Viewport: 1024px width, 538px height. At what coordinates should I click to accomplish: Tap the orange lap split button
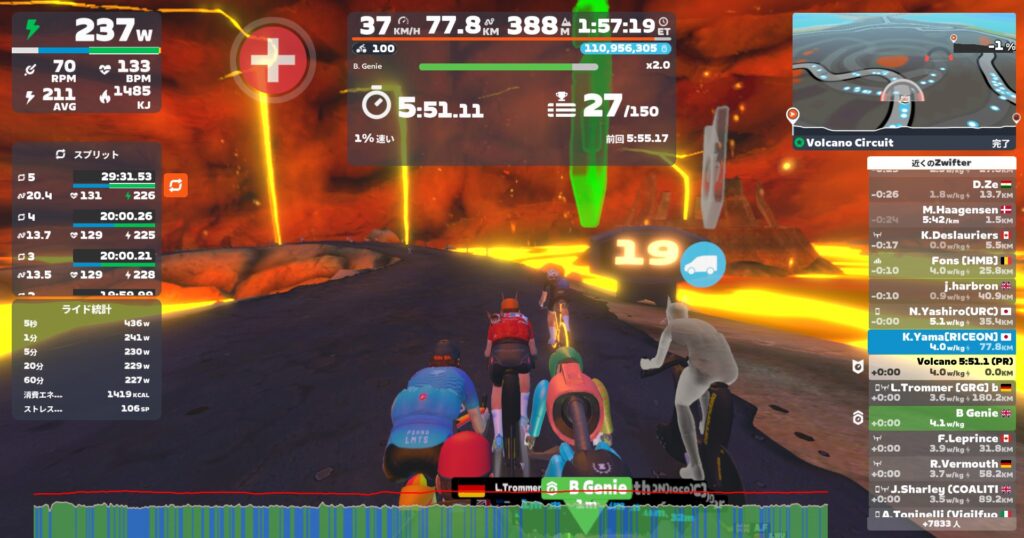pyautogui.click(x=175, y=185)
